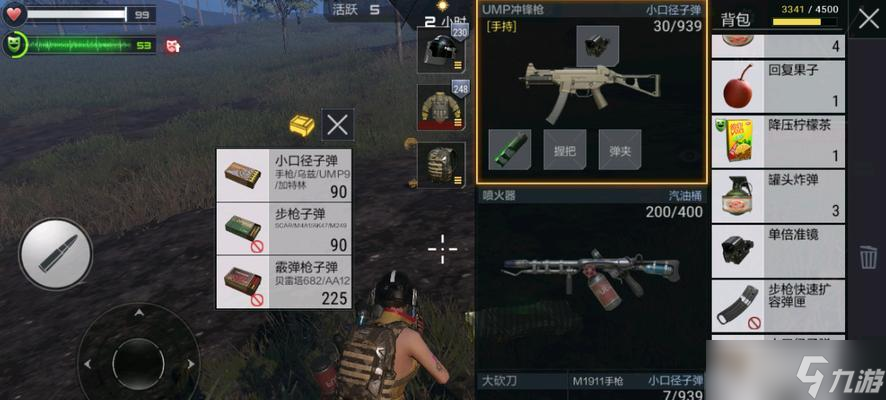Select the 霰弹枪子弹 loot row
This screenshot has width=886, height=400.
click(x=284, y=282)
